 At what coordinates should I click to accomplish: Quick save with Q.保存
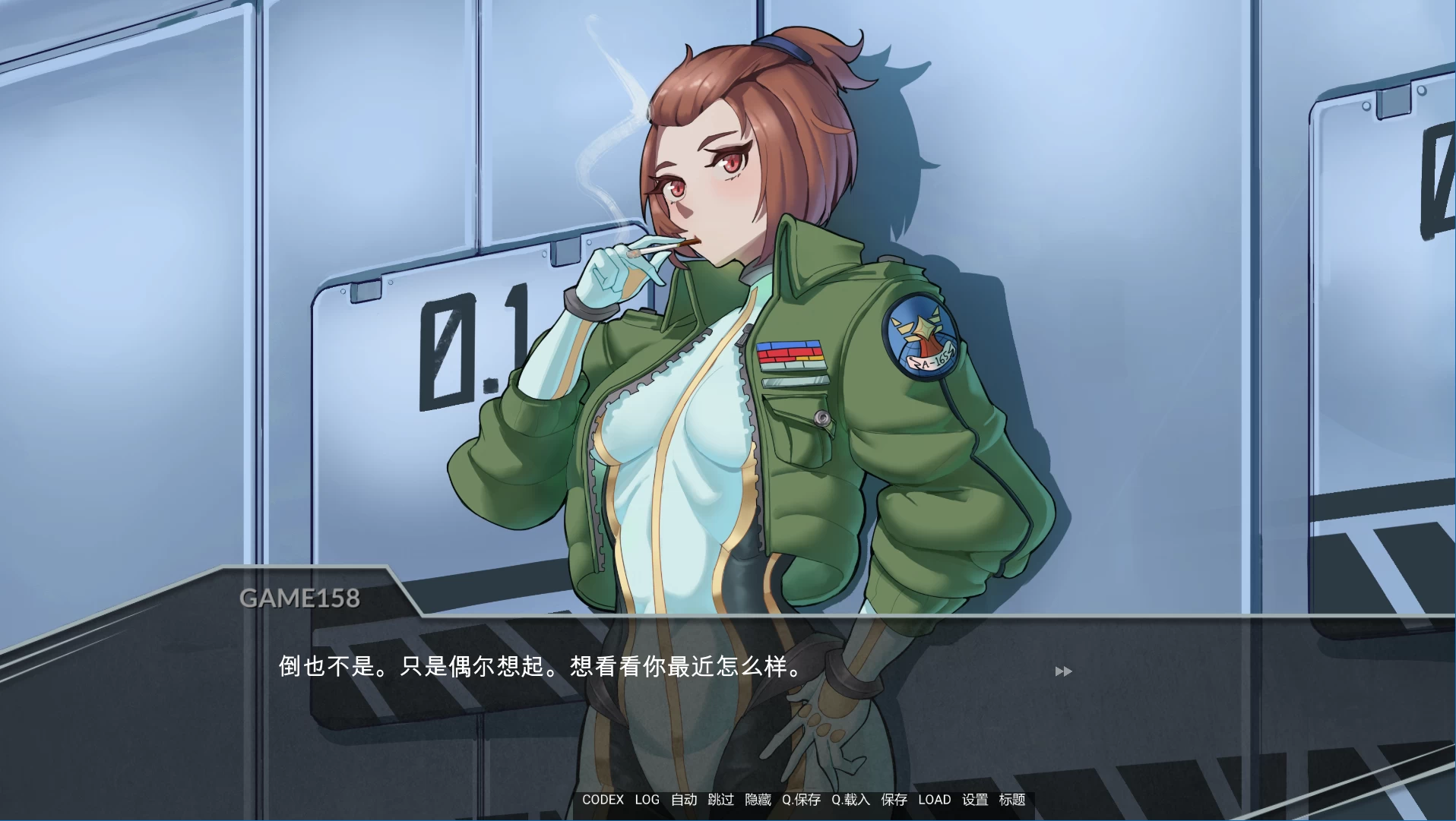point(802,800)
